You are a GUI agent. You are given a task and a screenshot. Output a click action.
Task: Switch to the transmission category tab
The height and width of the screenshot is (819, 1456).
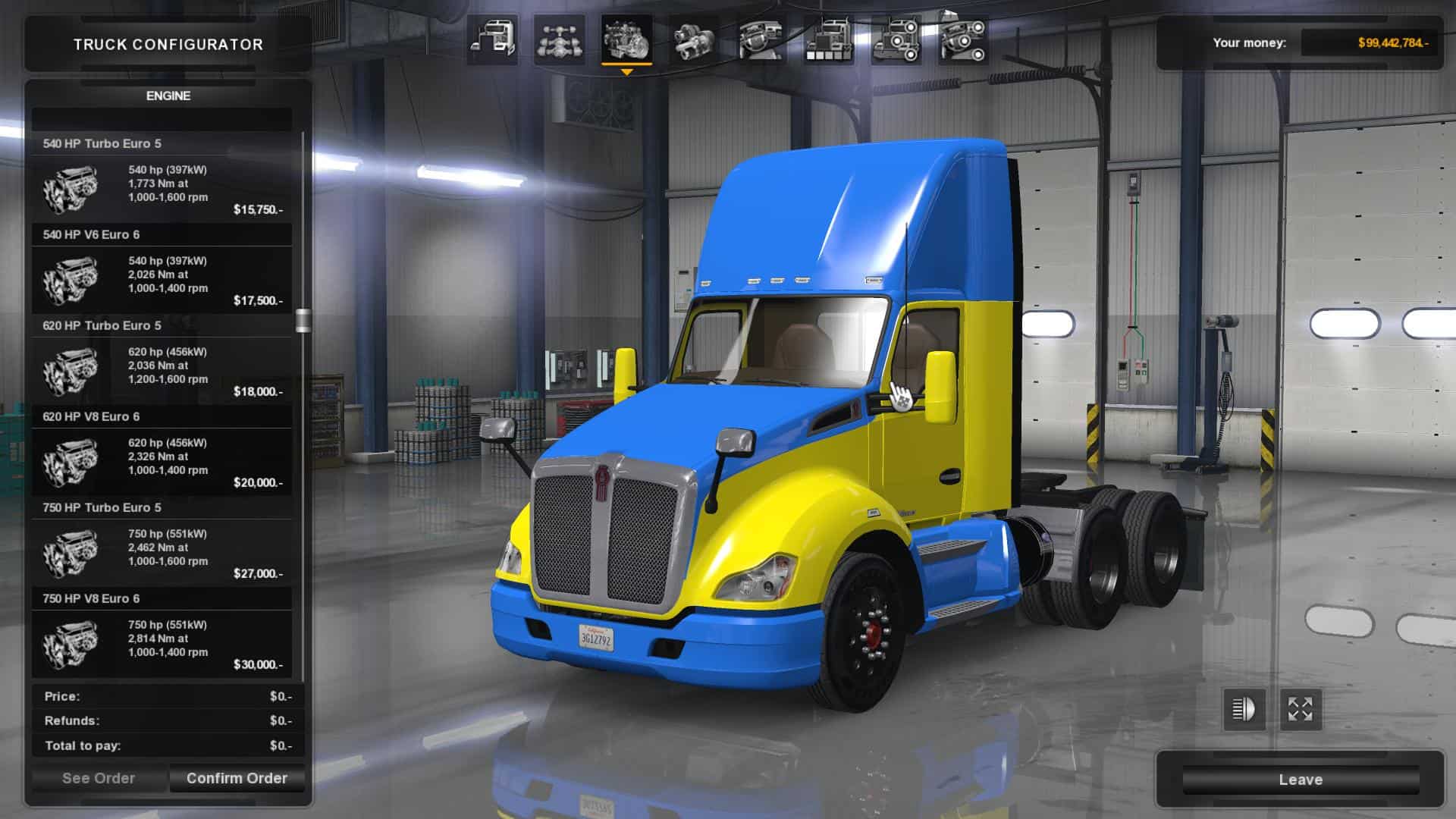point(692,40)
